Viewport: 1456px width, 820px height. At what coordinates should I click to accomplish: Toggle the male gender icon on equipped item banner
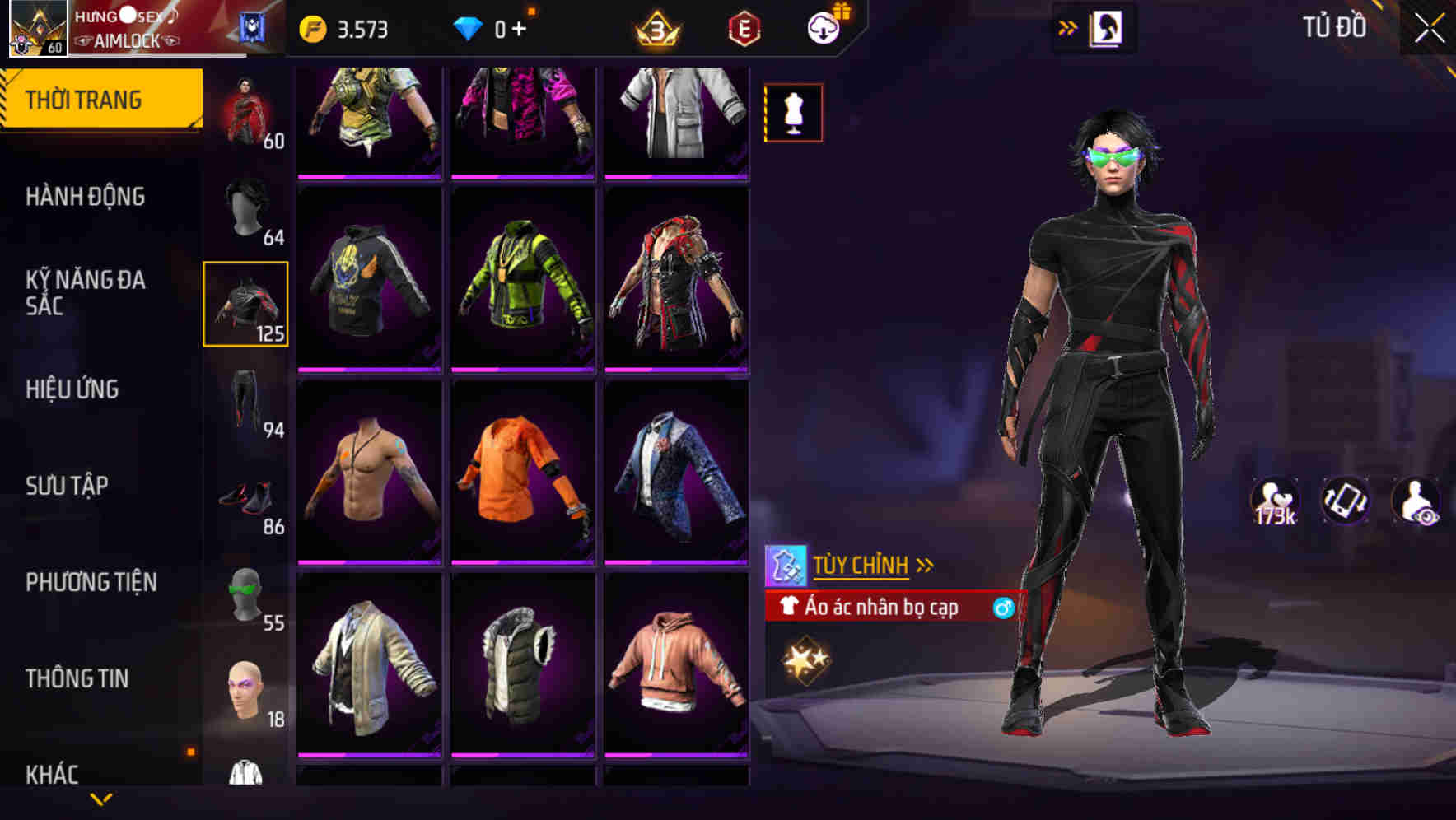coord(1004,608)
